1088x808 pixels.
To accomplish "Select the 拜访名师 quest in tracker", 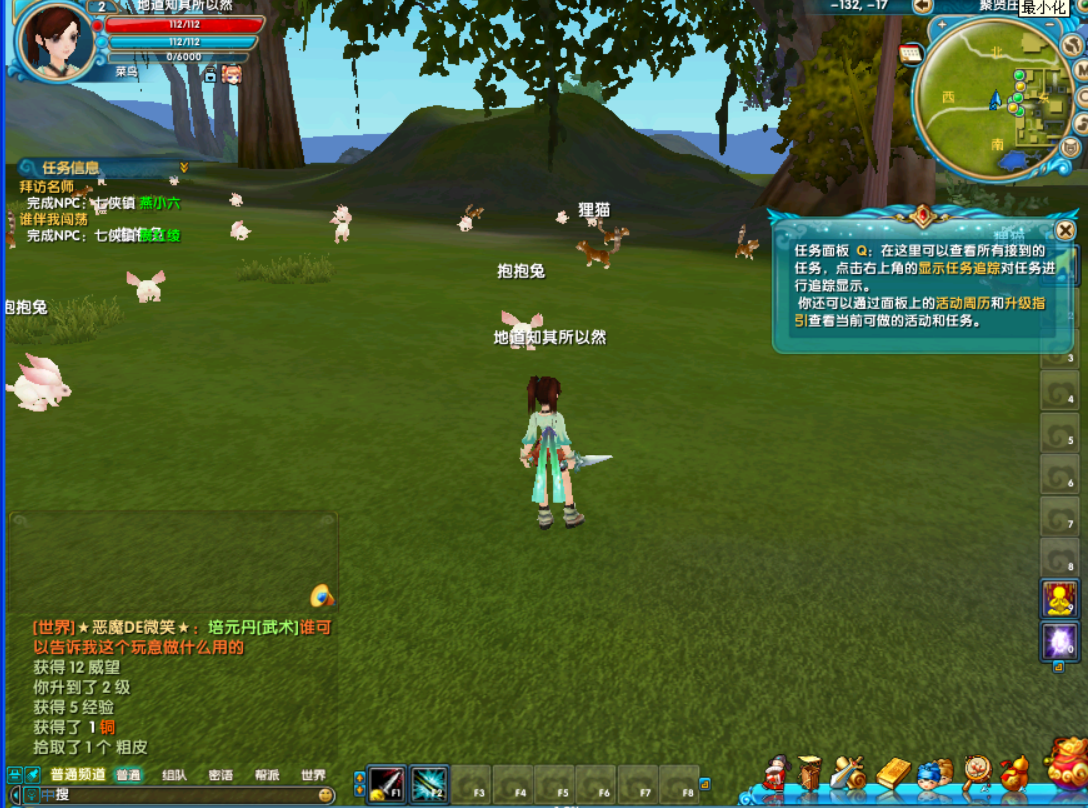I will pos(46,186).
